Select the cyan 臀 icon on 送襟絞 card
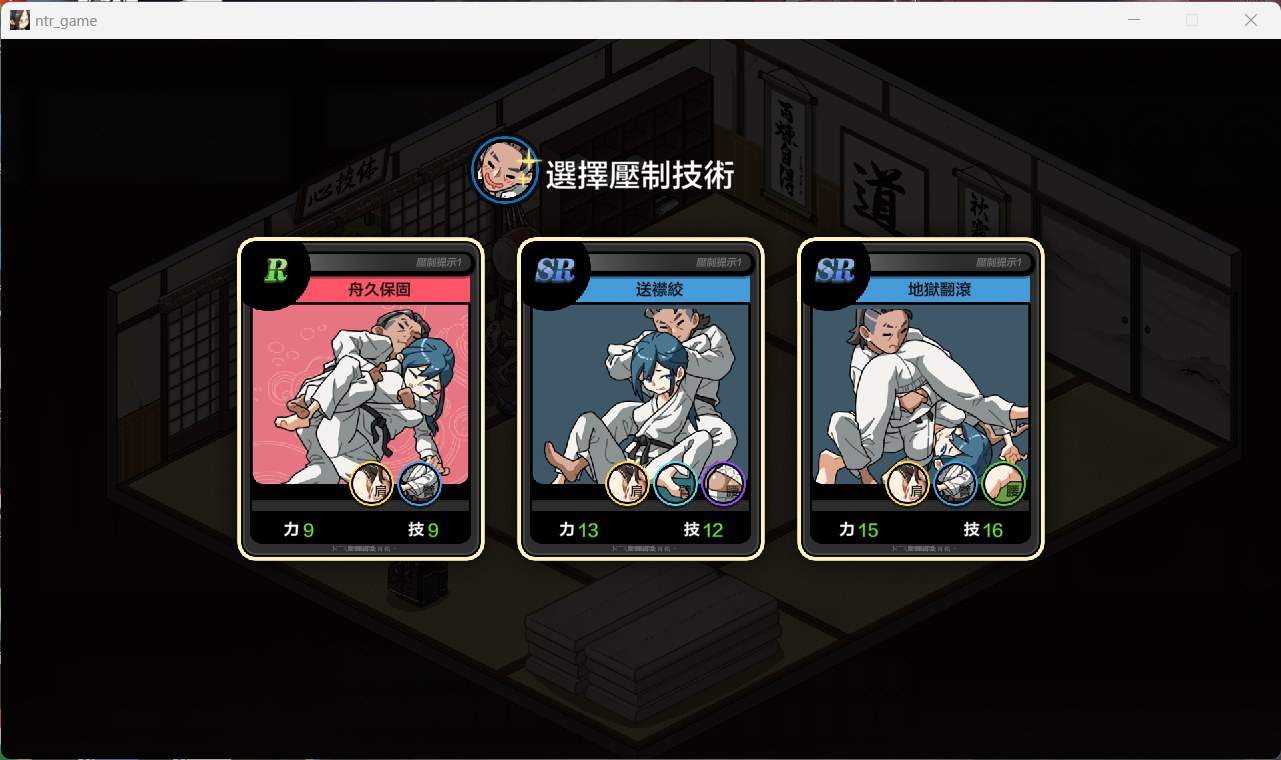This screenshot has height=760, width=1281. (675, 484)
